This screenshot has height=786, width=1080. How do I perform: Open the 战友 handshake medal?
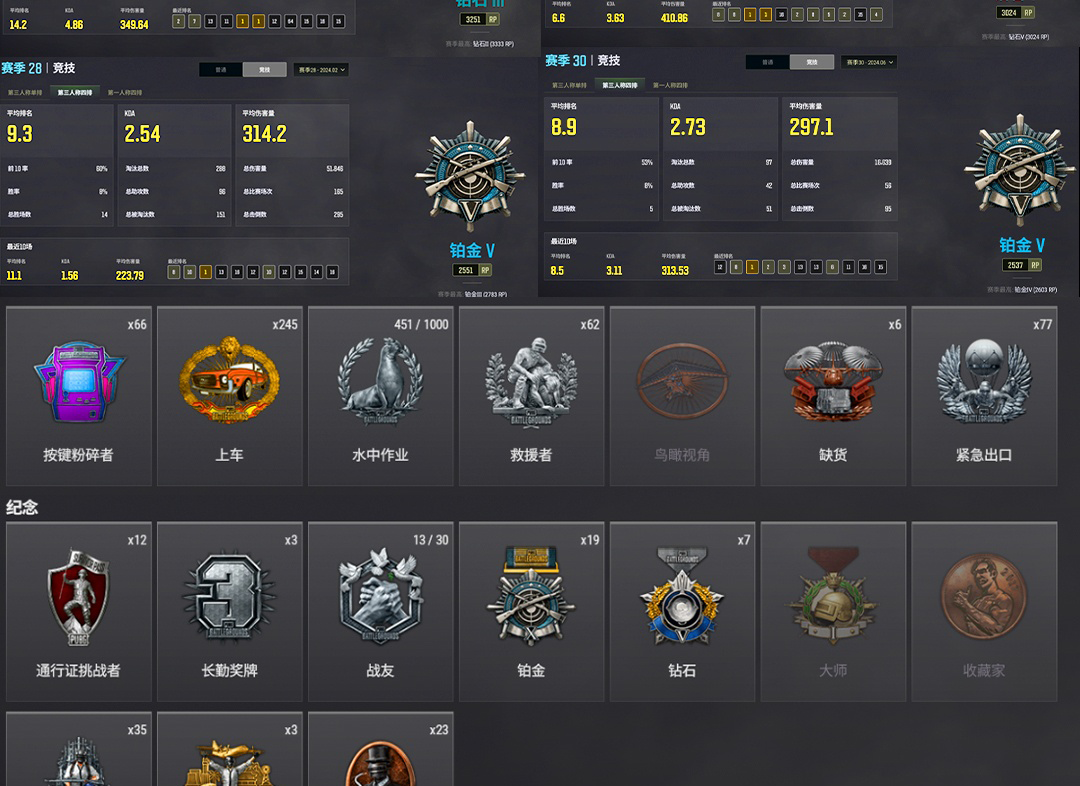coord(381,612)
